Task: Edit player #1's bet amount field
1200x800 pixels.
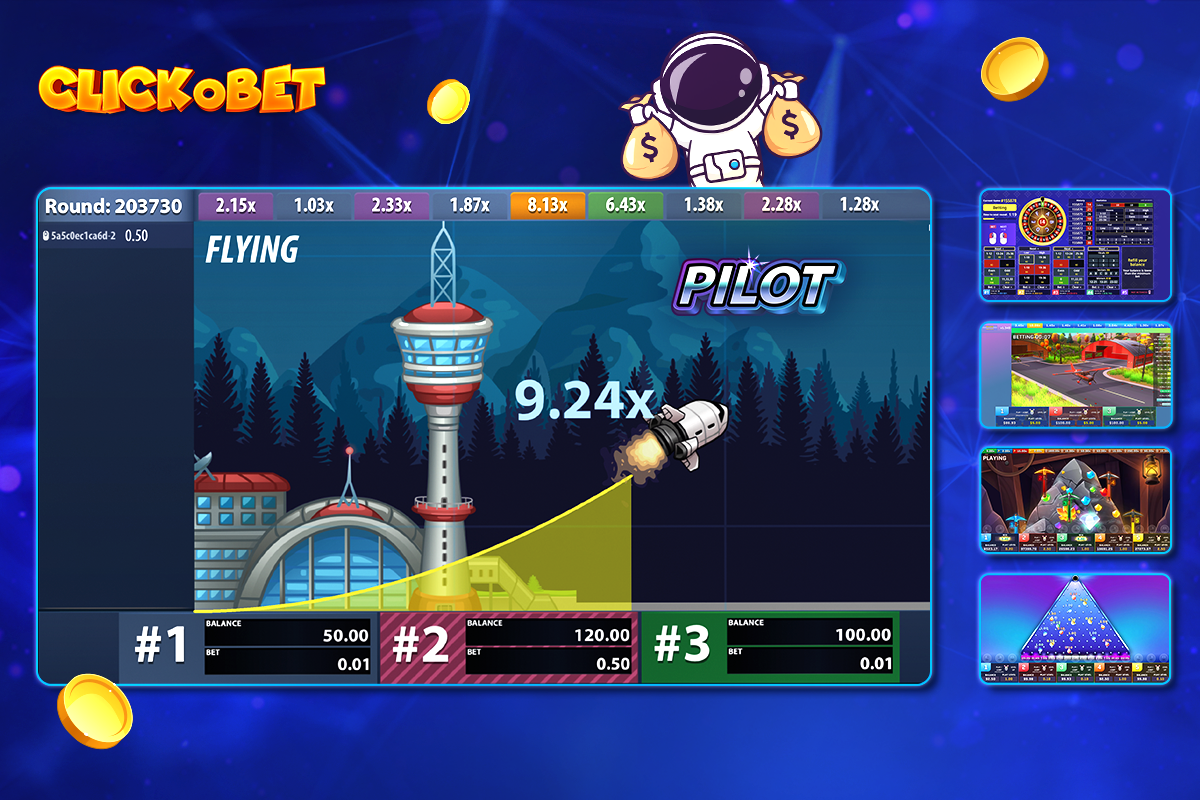Action: pyautogui.click(x=289, y=664)
